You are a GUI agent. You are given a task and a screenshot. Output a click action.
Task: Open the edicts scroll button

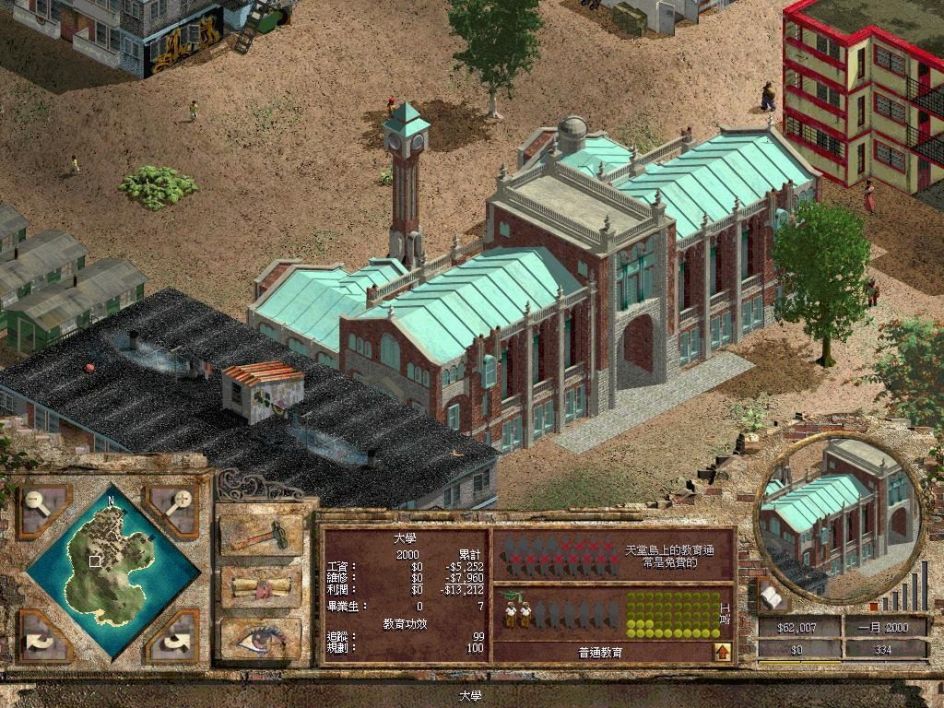click(x=260, y=588)
